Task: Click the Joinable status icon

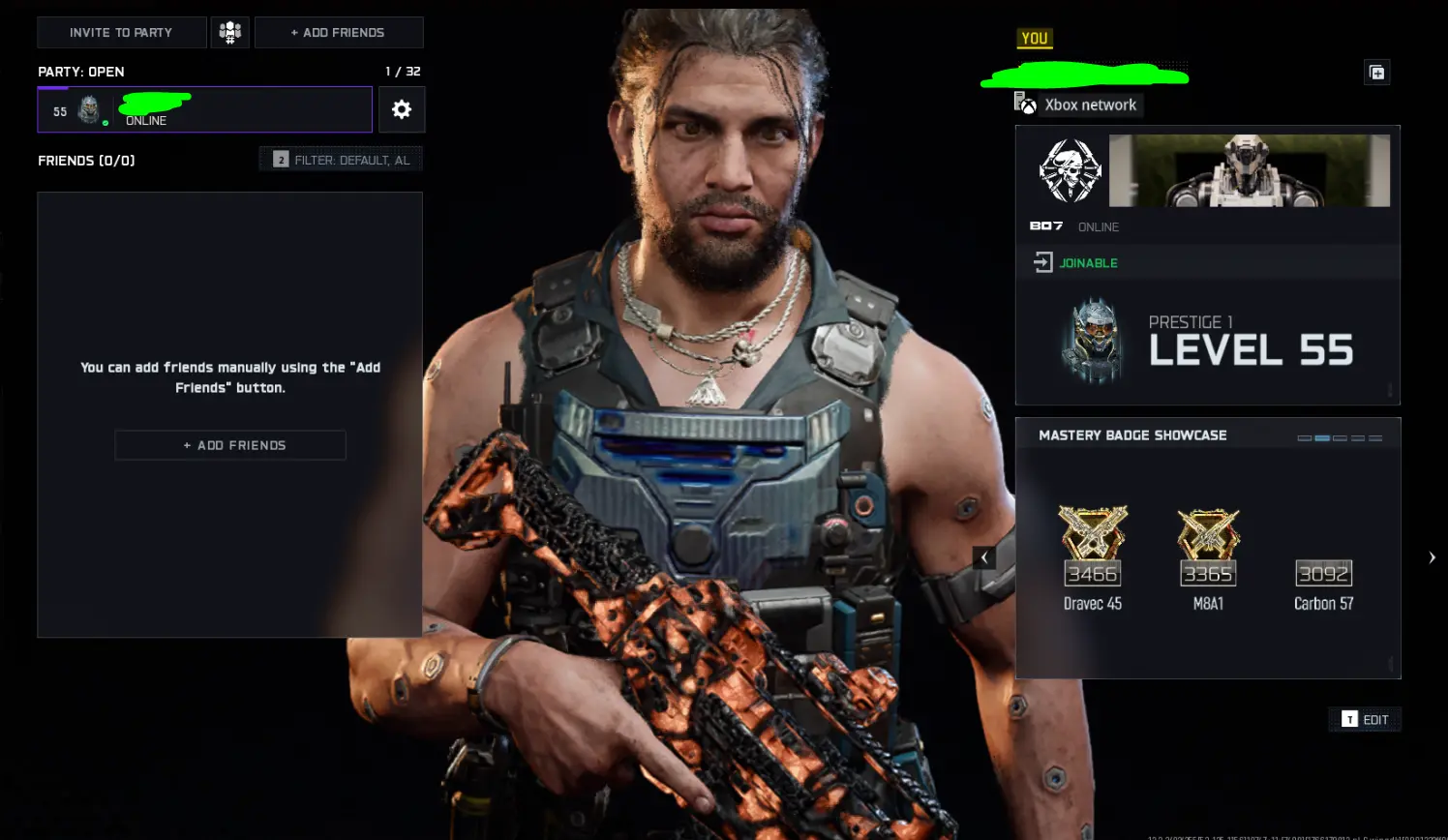Action: click(1043, 261)
